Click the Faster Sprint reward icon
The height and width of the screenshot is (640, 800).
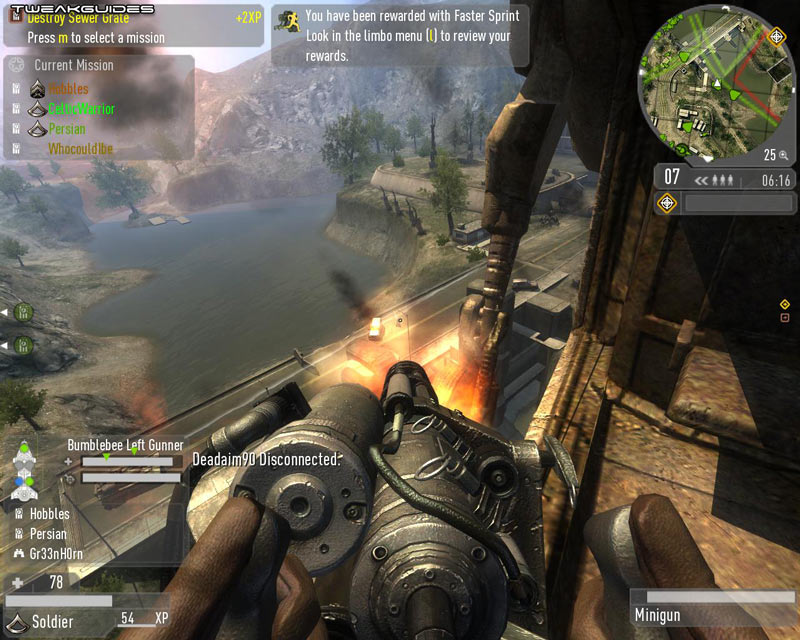point(289,19)
